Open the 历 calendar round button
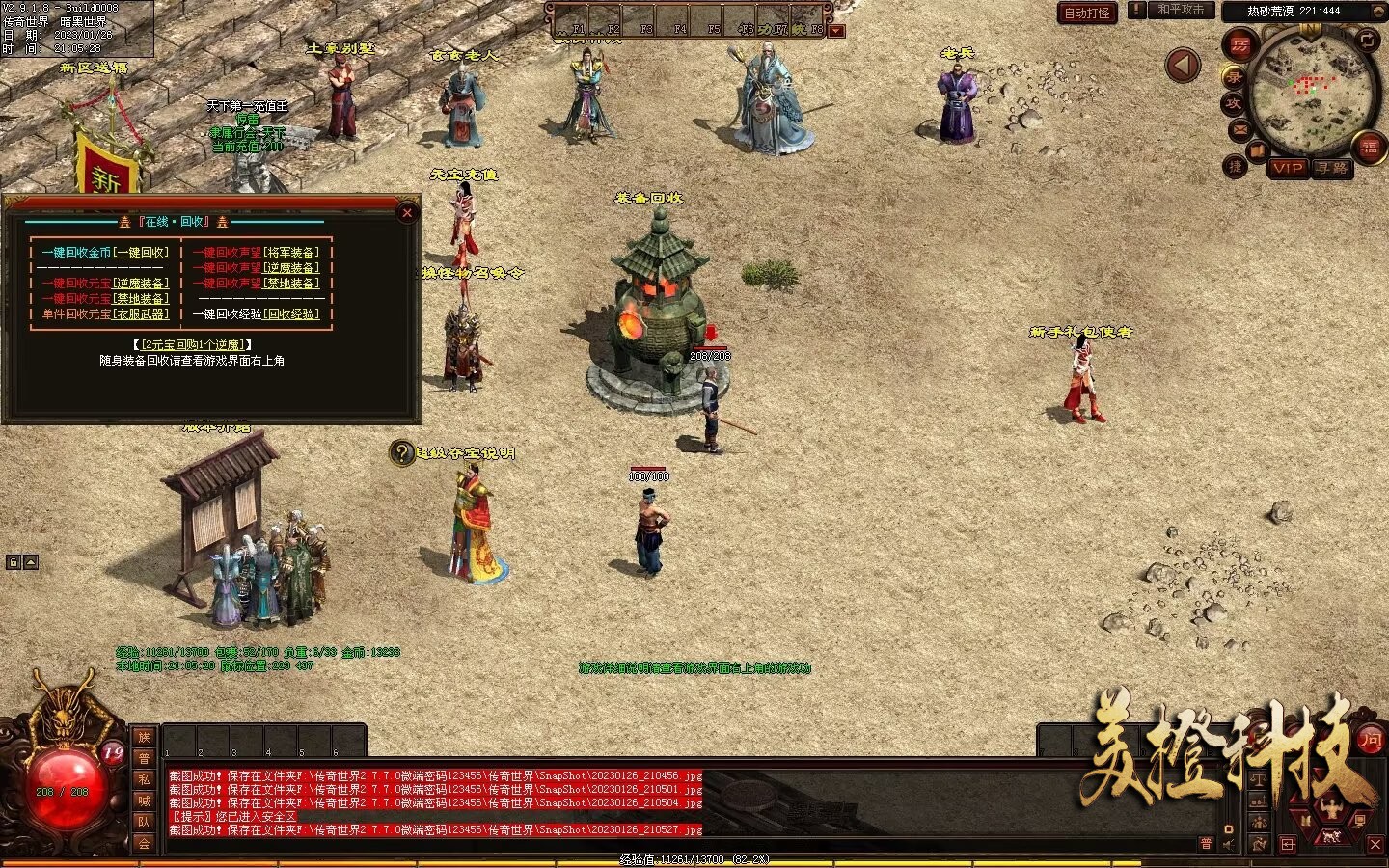The width and height of the screenshot is (1389, 868). pyautogui.click(x=1239, y=45)
